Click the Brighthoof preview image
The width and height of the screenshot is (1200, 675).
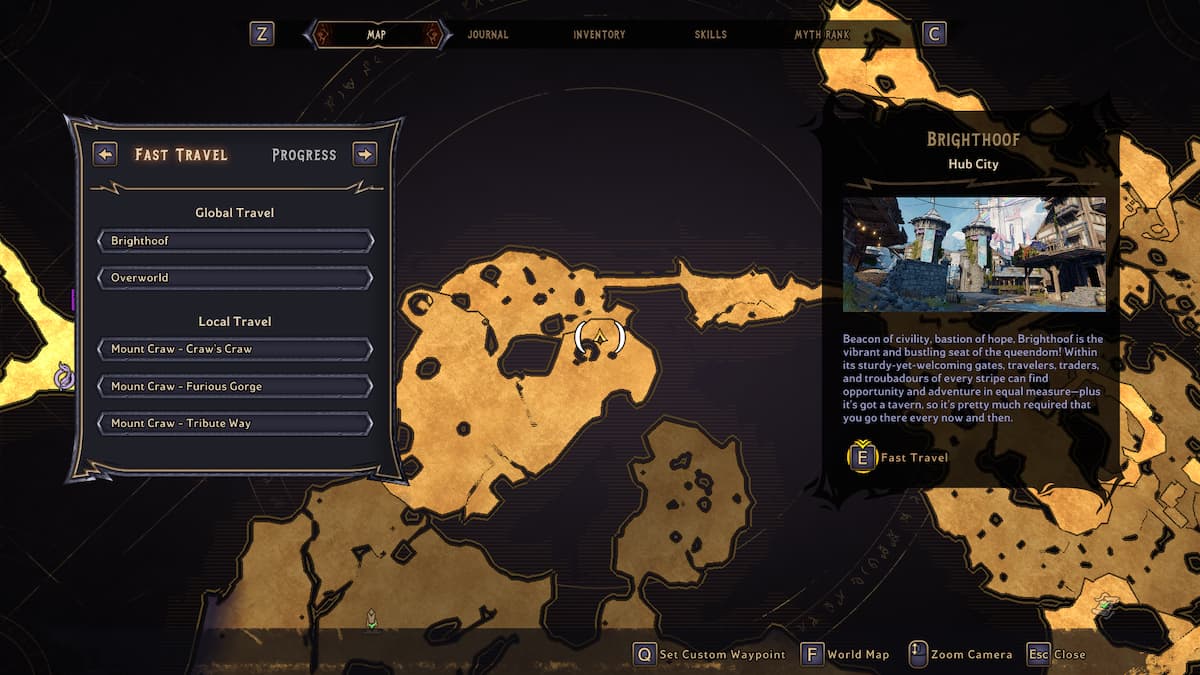click(x=974, y=254)
